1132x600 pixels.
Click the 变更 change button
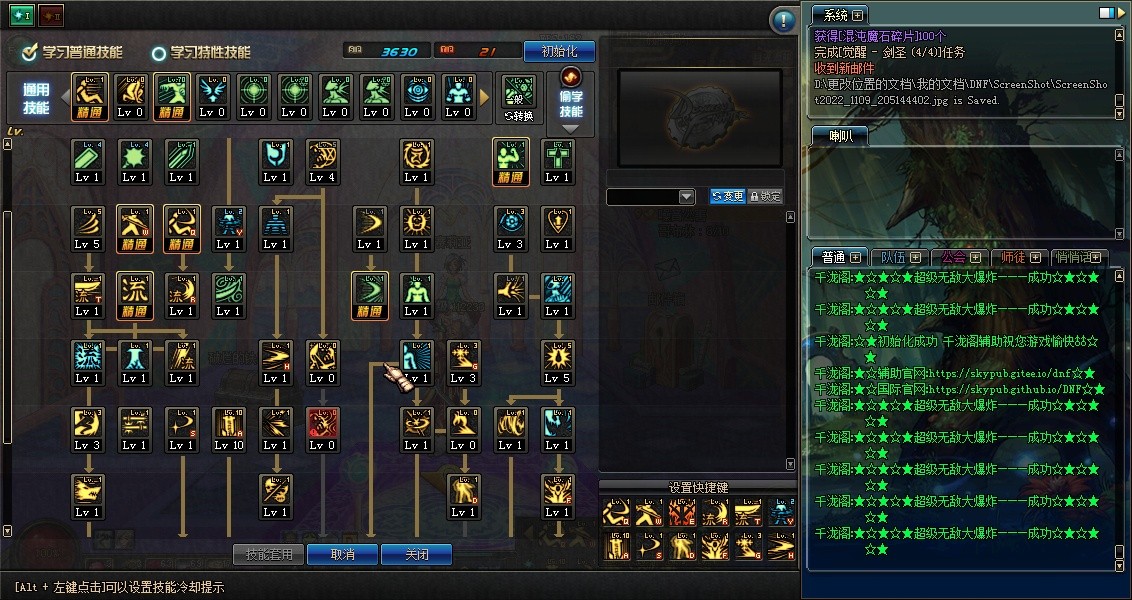727,197
